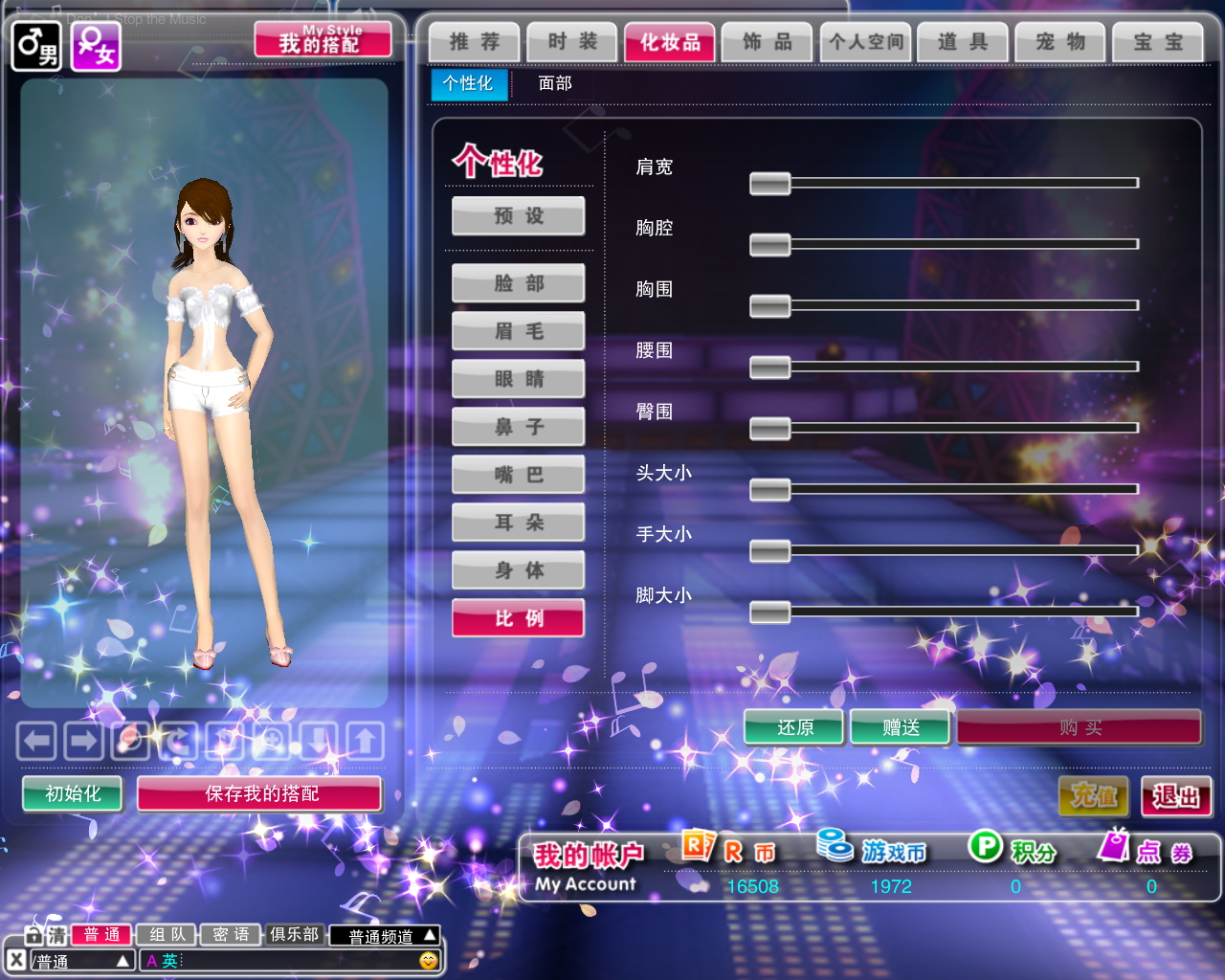Viewport: 1225px width, 980px height.
Task: Open the 充值 recharge button
Action: coord(1094,795)
